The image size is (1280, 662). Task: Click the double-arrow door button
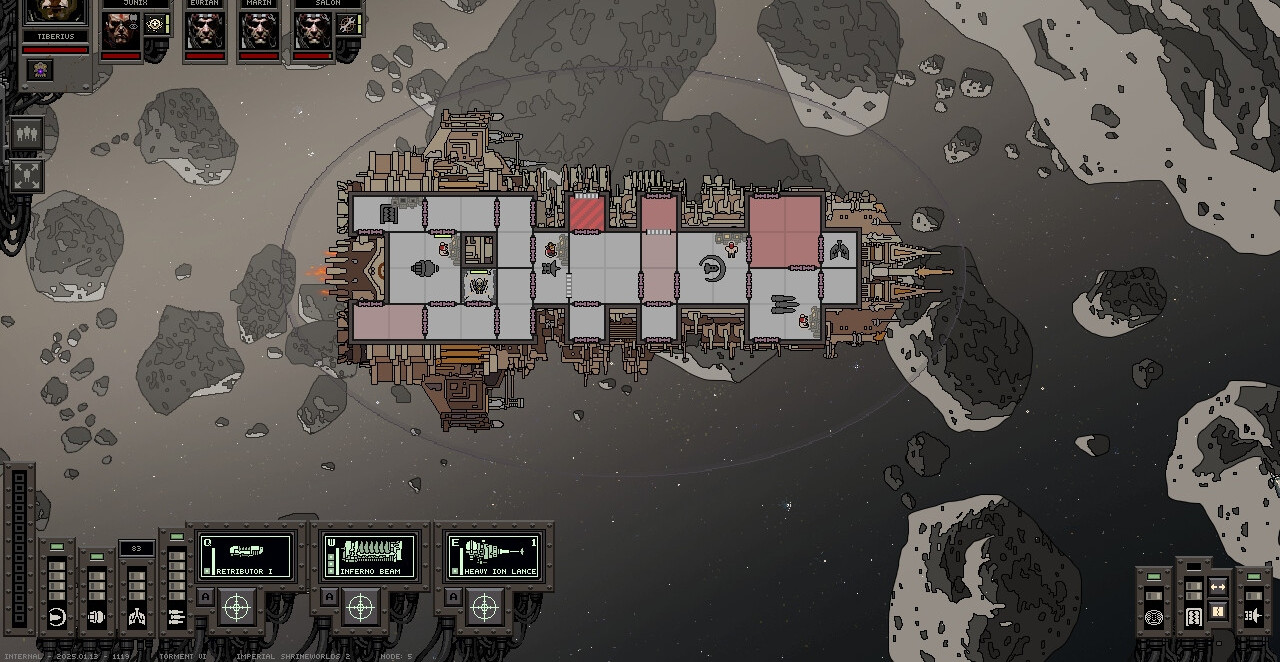tap(1218, 587)
